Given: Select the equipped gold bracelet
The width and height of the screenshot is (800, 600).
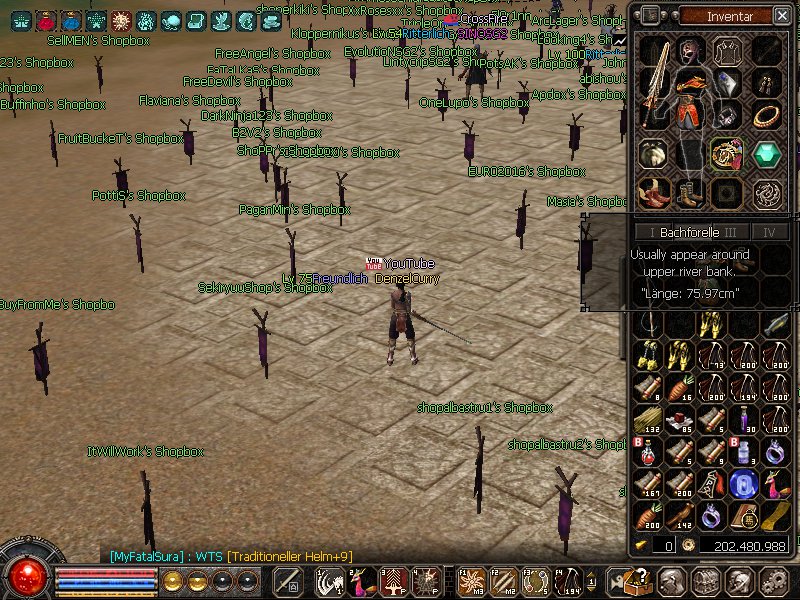Looking at the screenshot, I should click(767, 116).
